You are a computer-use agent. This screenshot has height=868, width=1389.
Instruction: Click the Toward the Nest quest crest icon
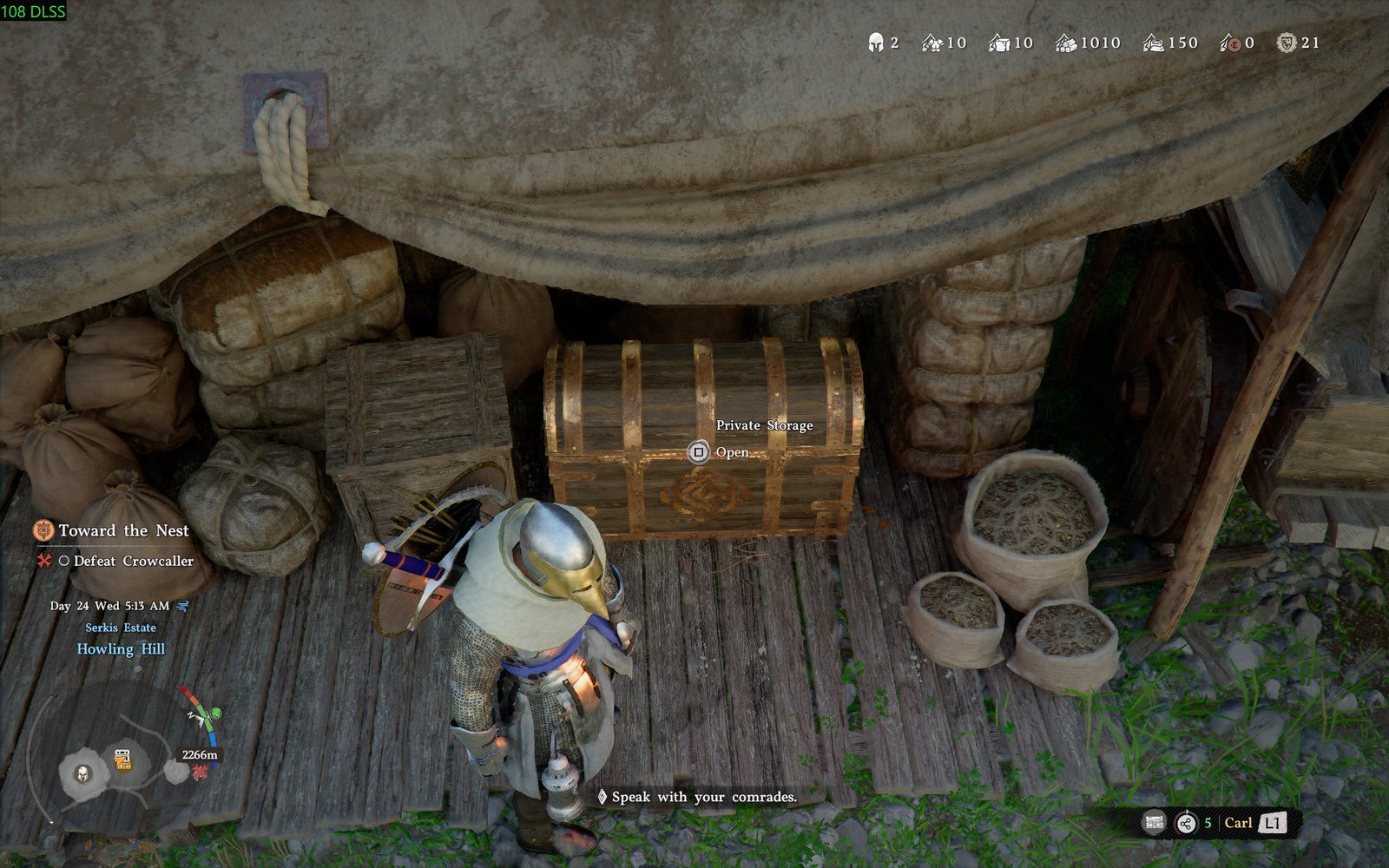[x=44, y=530]
